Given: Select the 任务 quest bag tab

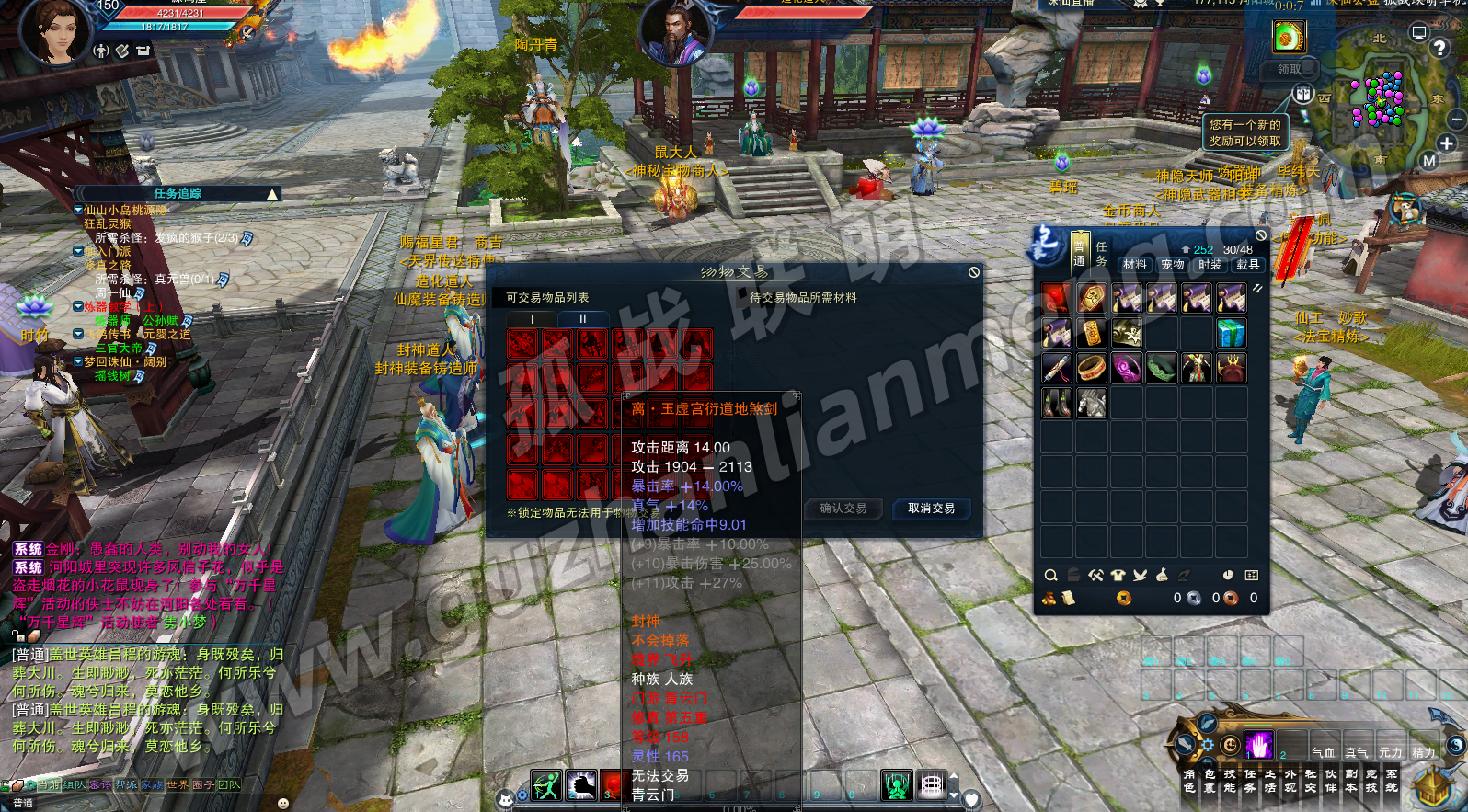Looking at the screenshot, I should [1101, 254].
